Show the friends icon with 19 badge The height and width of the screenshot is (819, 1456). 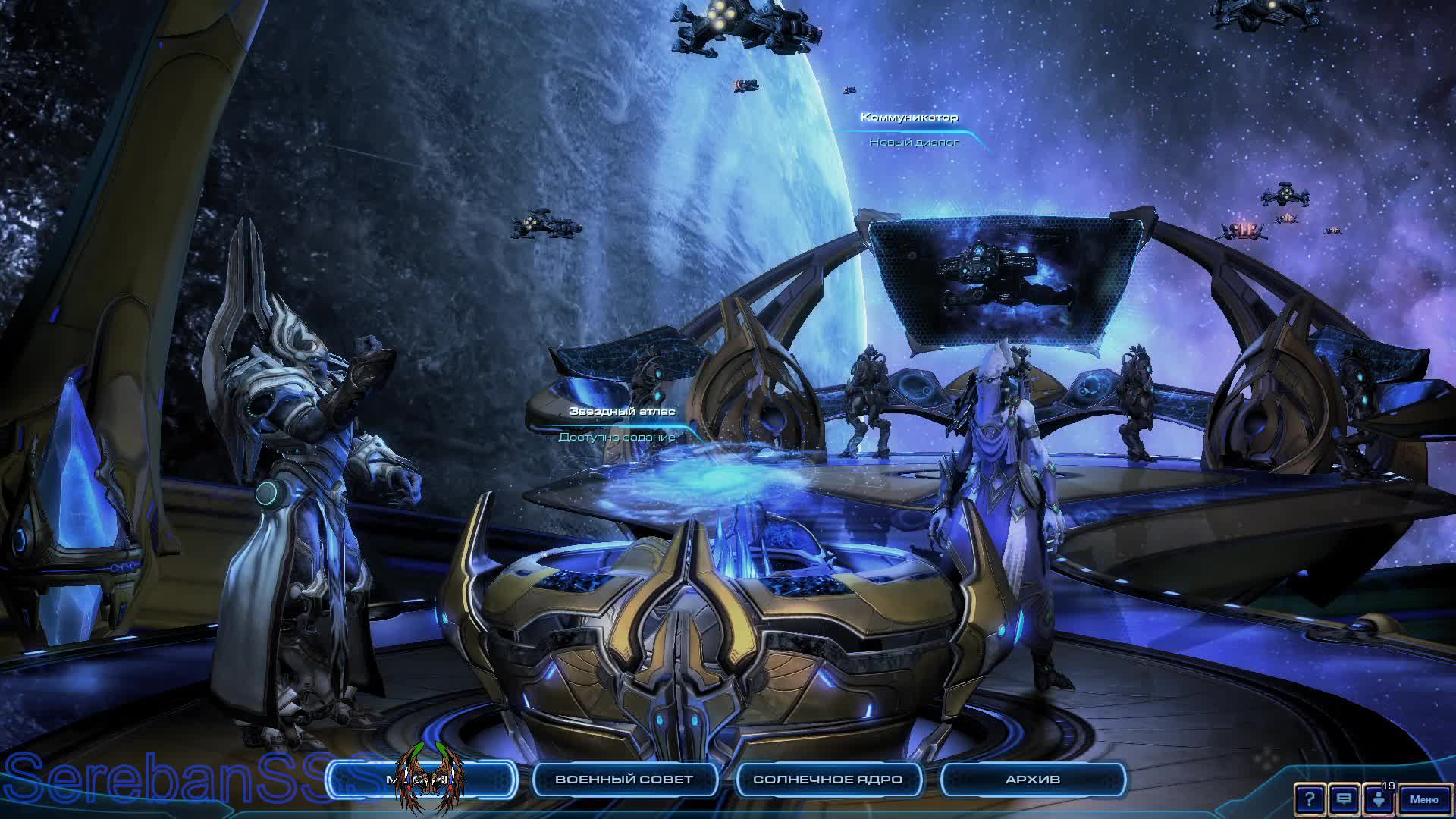pyautogui.click(x=1379, y=799)
